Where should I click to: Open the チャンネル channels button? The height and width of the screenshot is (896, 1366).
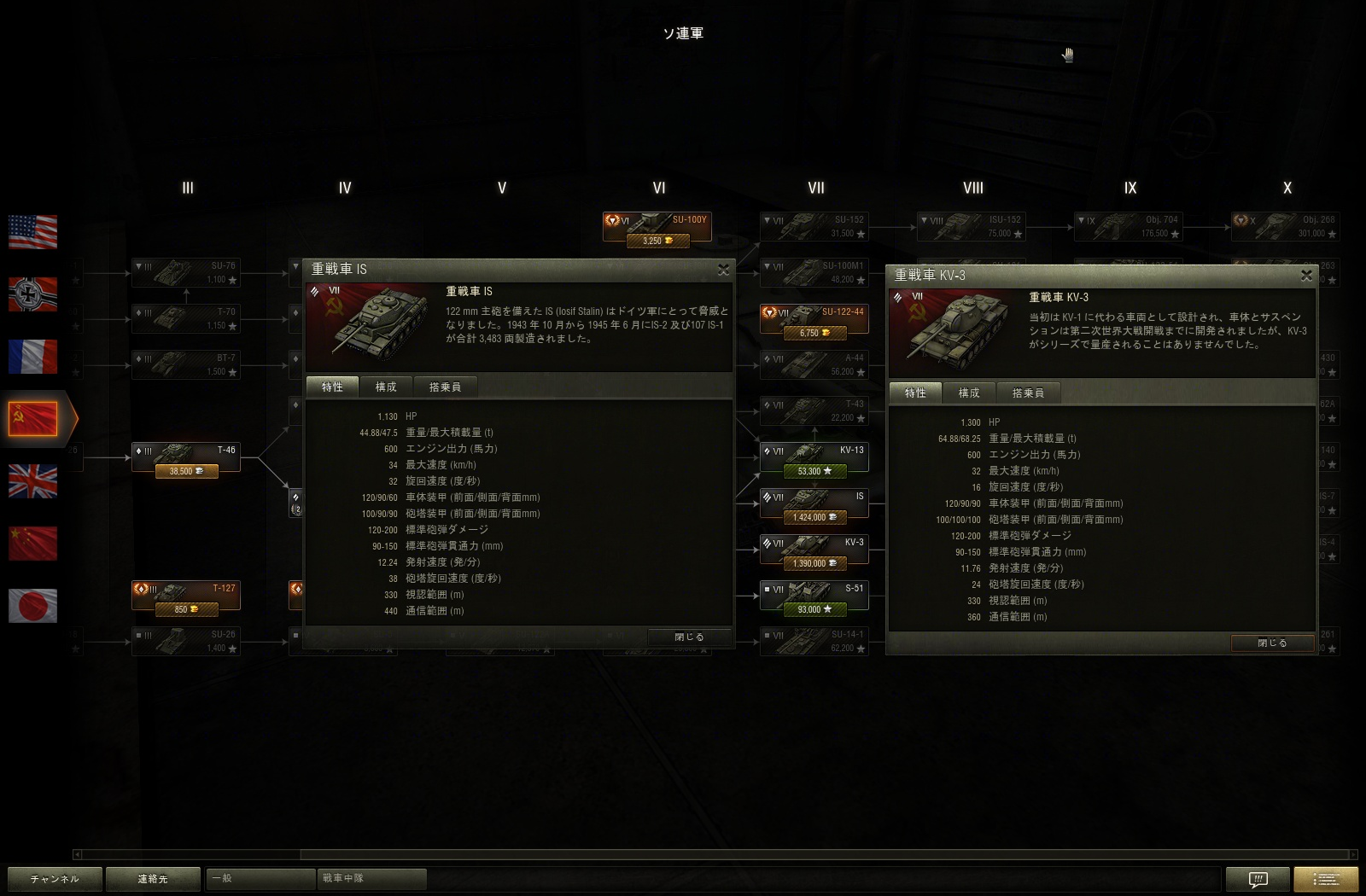(55, 879)
